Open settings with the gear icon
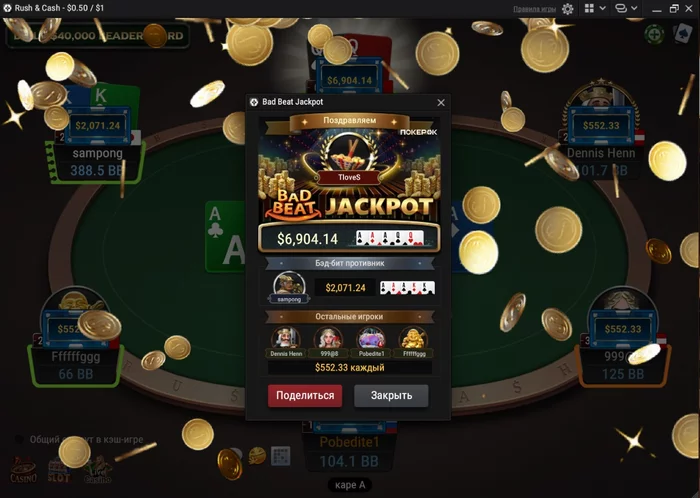Screen dimensions: 700x498 568,8
